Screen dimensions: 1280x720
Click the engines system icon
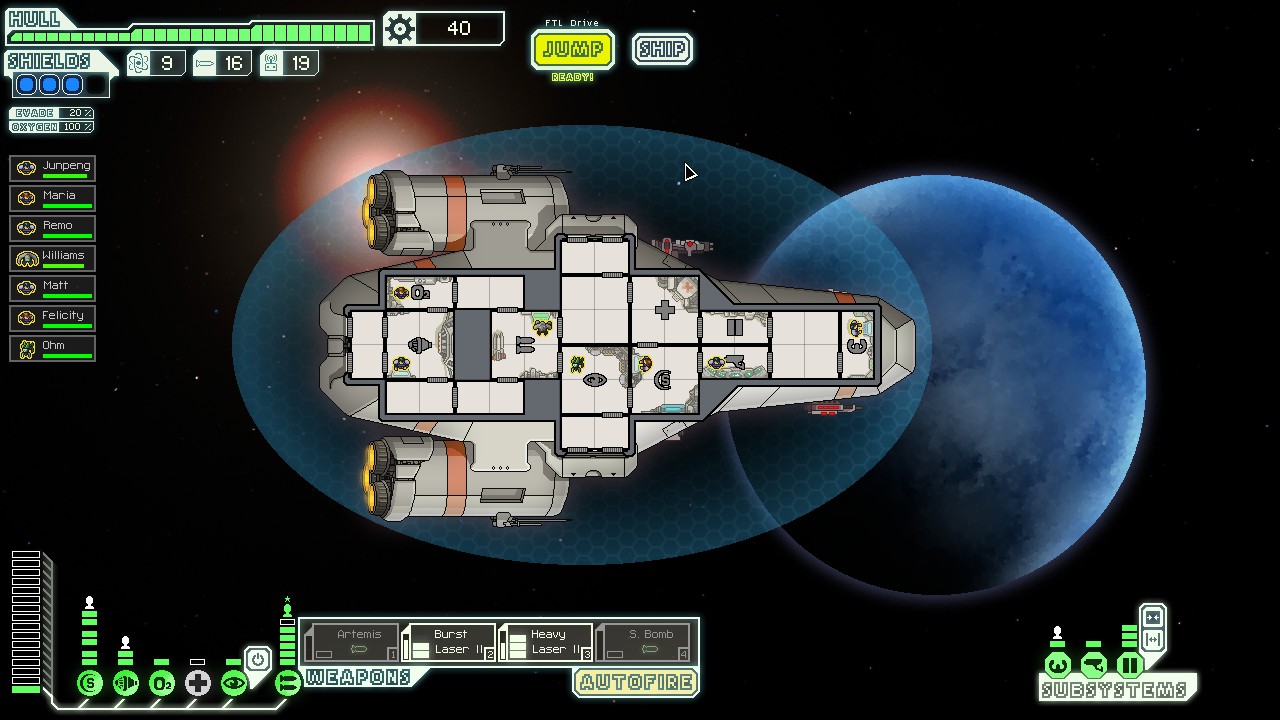(126, 684)
